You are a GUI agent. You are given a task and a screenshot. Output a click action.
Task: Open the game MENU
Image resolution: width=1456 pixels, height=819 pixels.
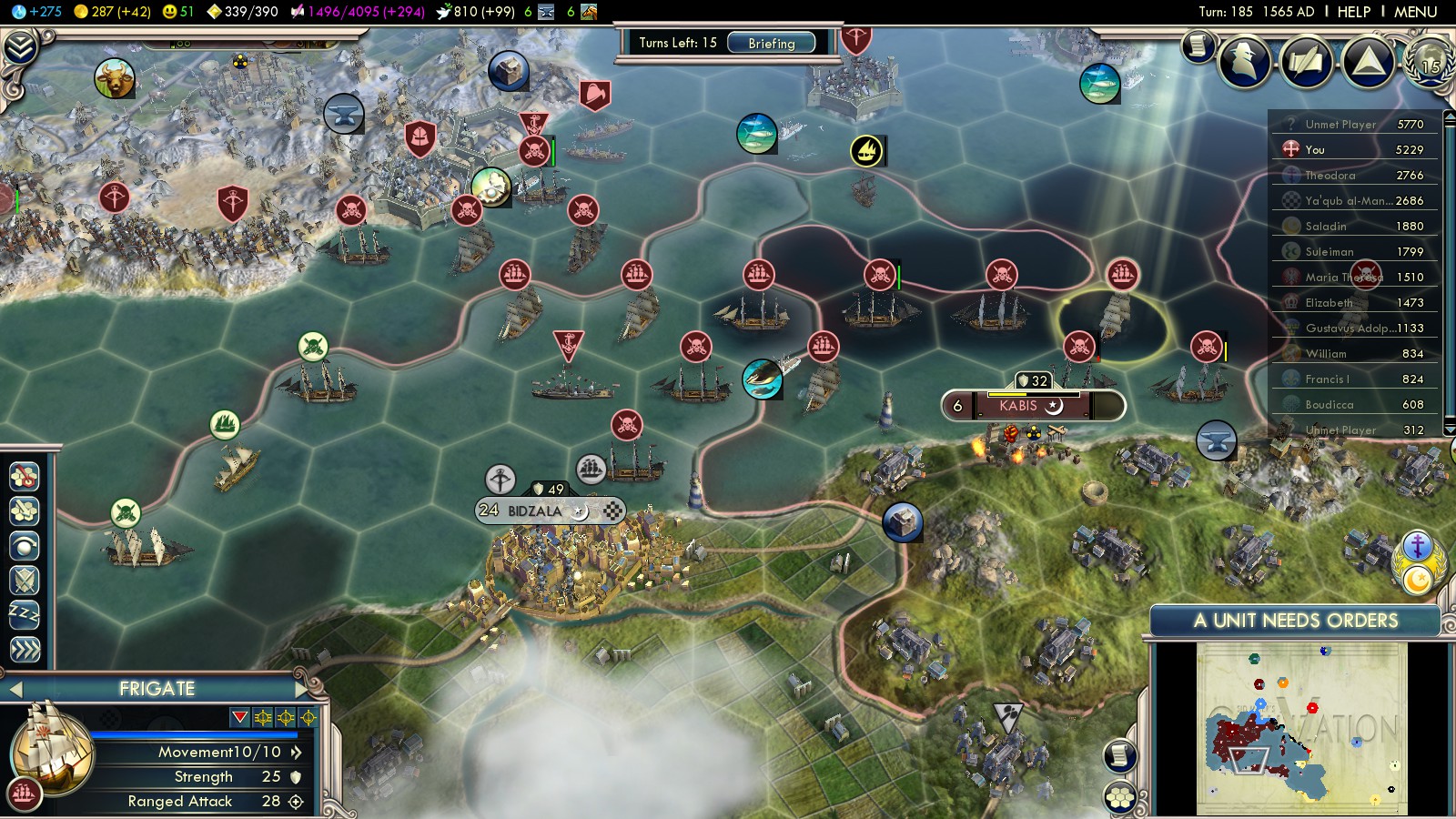pos(1415,12)
